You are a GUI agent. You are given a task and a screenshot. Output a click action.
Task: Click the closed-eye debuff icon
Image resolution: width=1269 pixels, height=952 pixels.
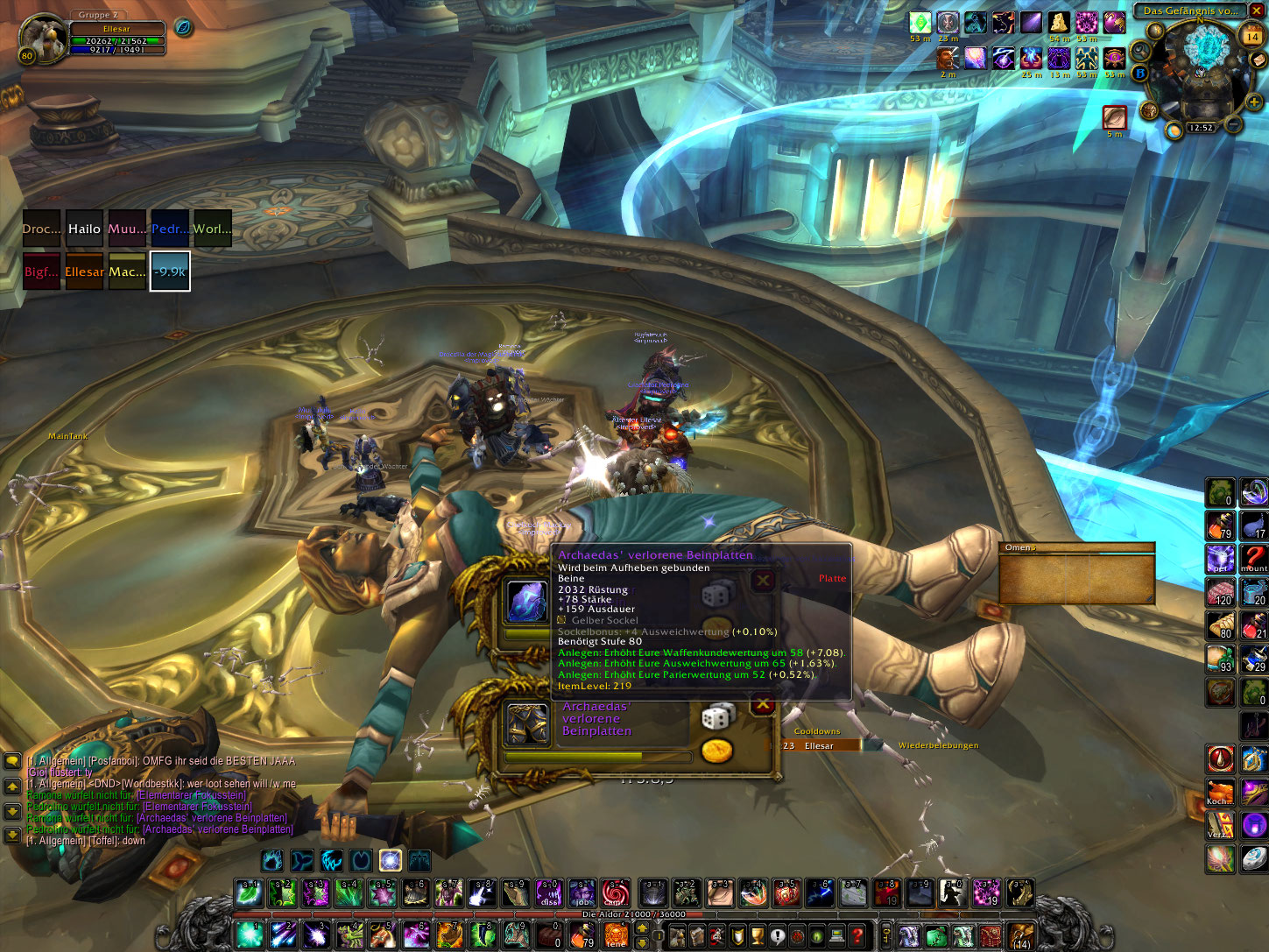click(1114, 116)
